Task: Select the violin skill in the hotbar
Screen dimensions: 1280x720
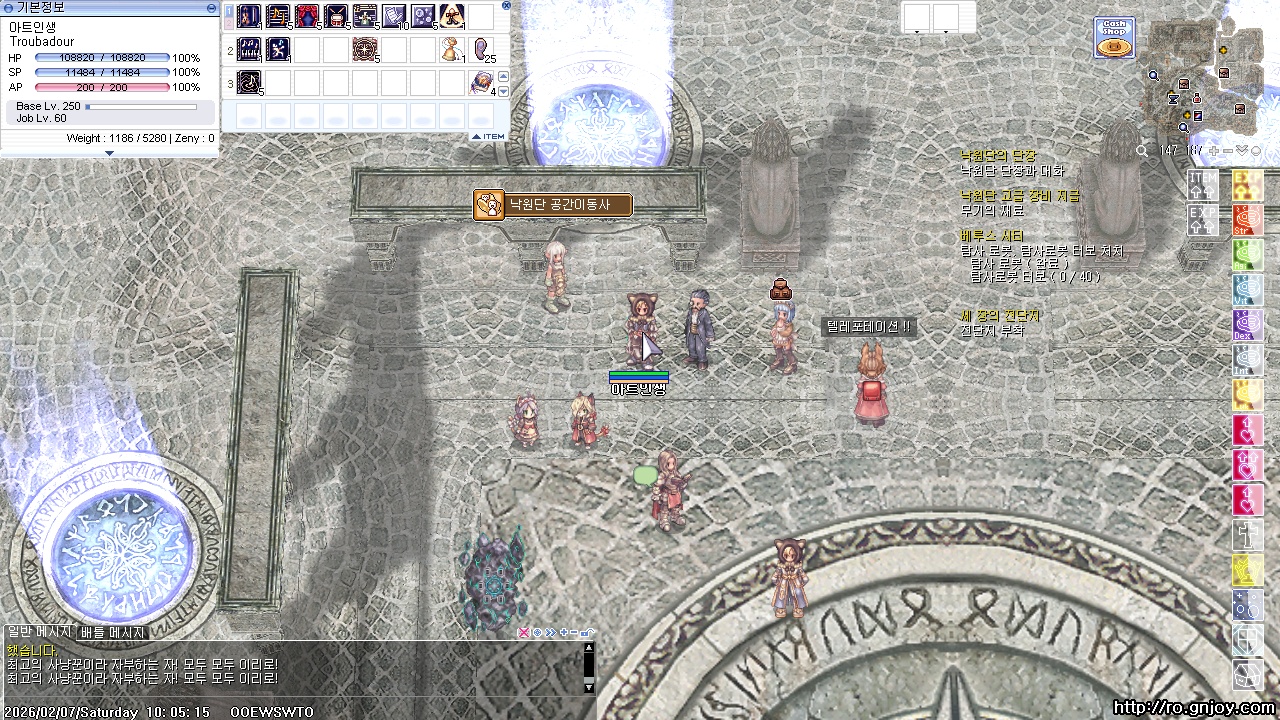Action: click(x=249, y=16)
